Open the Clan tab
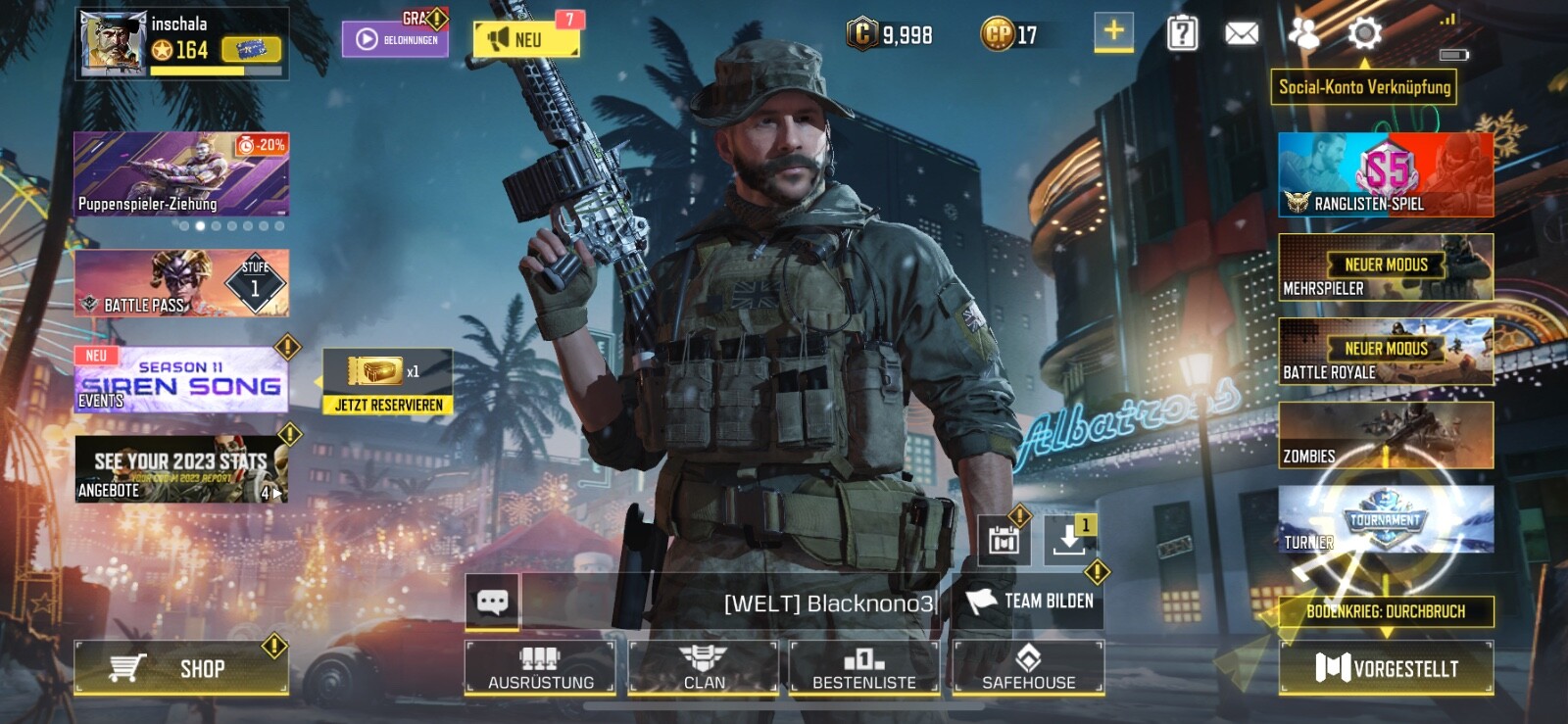Viewport: 1568px width, 724px height. coord(705,667)
